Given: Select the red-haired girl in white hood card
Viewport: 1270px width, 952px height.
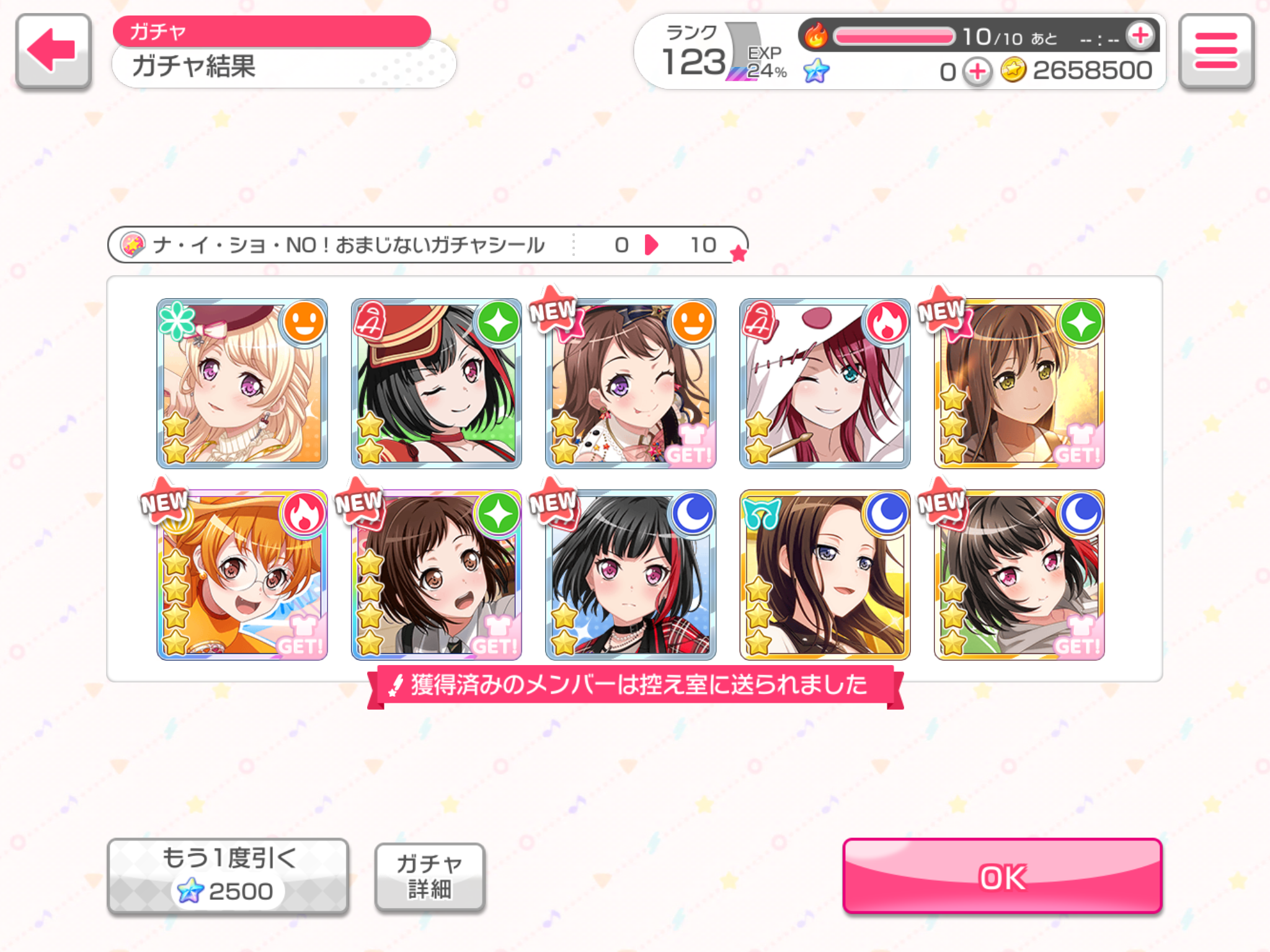Looking at the screenshot, I should click(x=824, y=383).
